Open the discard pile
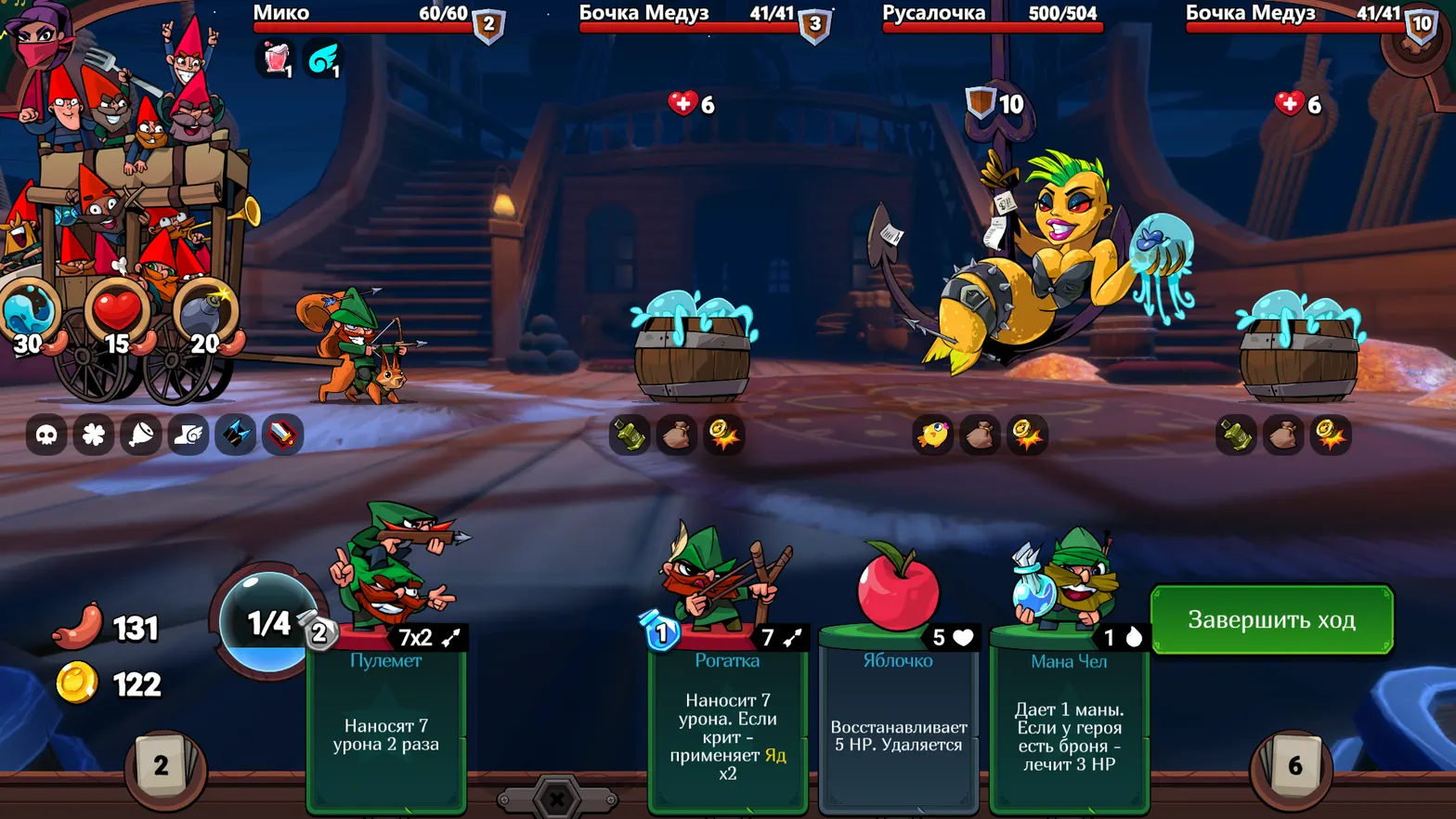This screenshot has width=1456, height=819. point(1294,765)
